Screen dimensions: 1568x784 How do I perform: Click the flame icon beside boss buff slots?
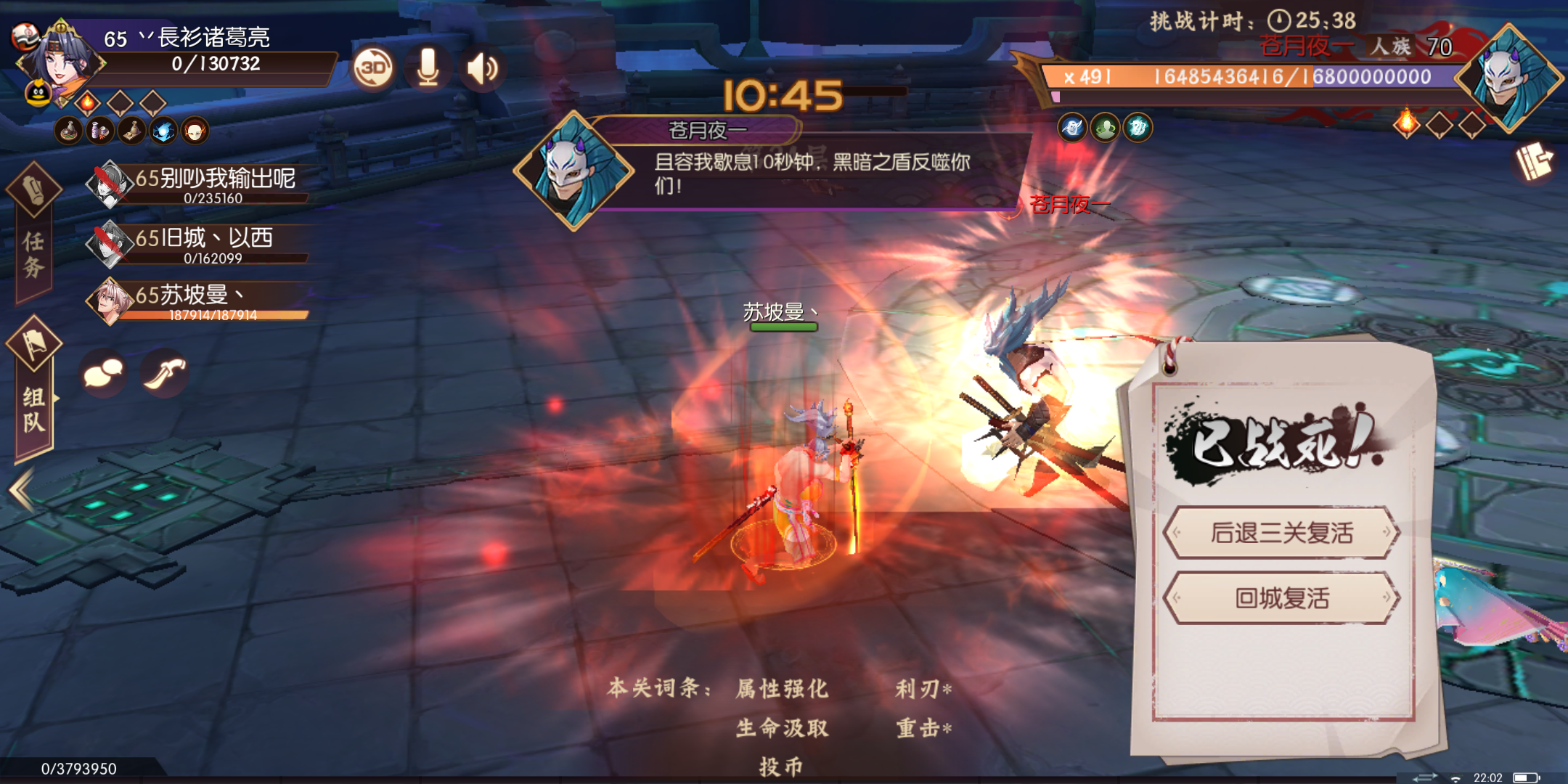pos(1406,125)
